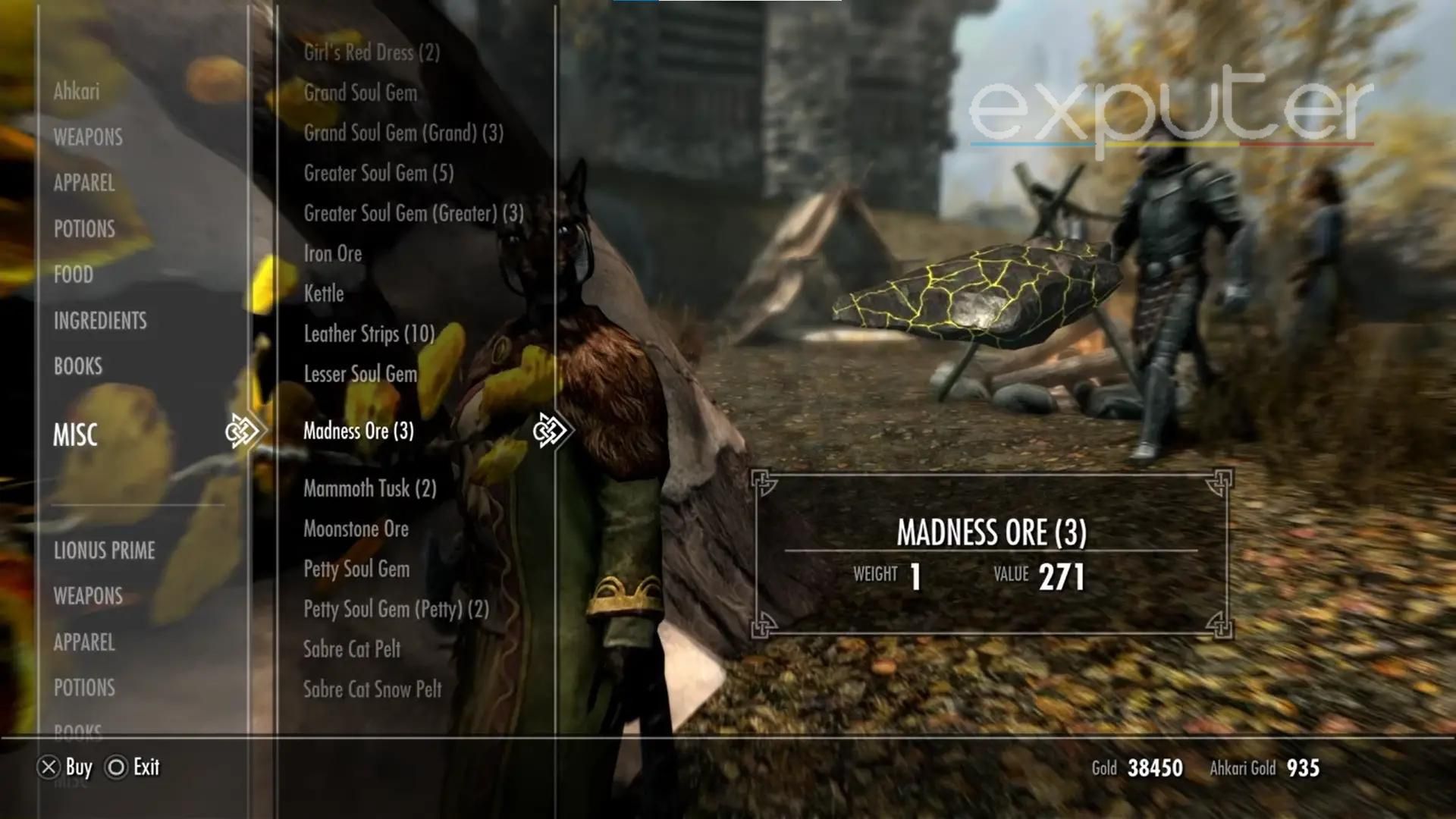This screenshot has height=819, width=1456.
Task: Expand the BOOKS section under Lionus Prime
Action: click(x=78, y=730)
